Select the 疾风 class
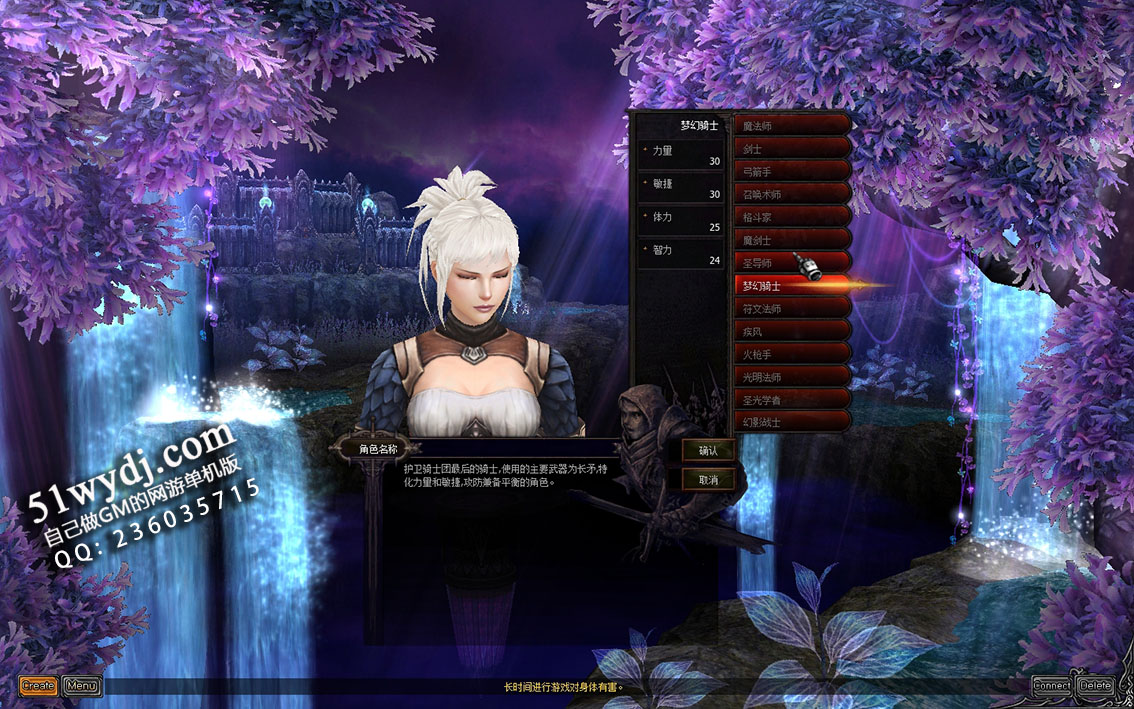The image size is (1134, 709). [793, 331]
